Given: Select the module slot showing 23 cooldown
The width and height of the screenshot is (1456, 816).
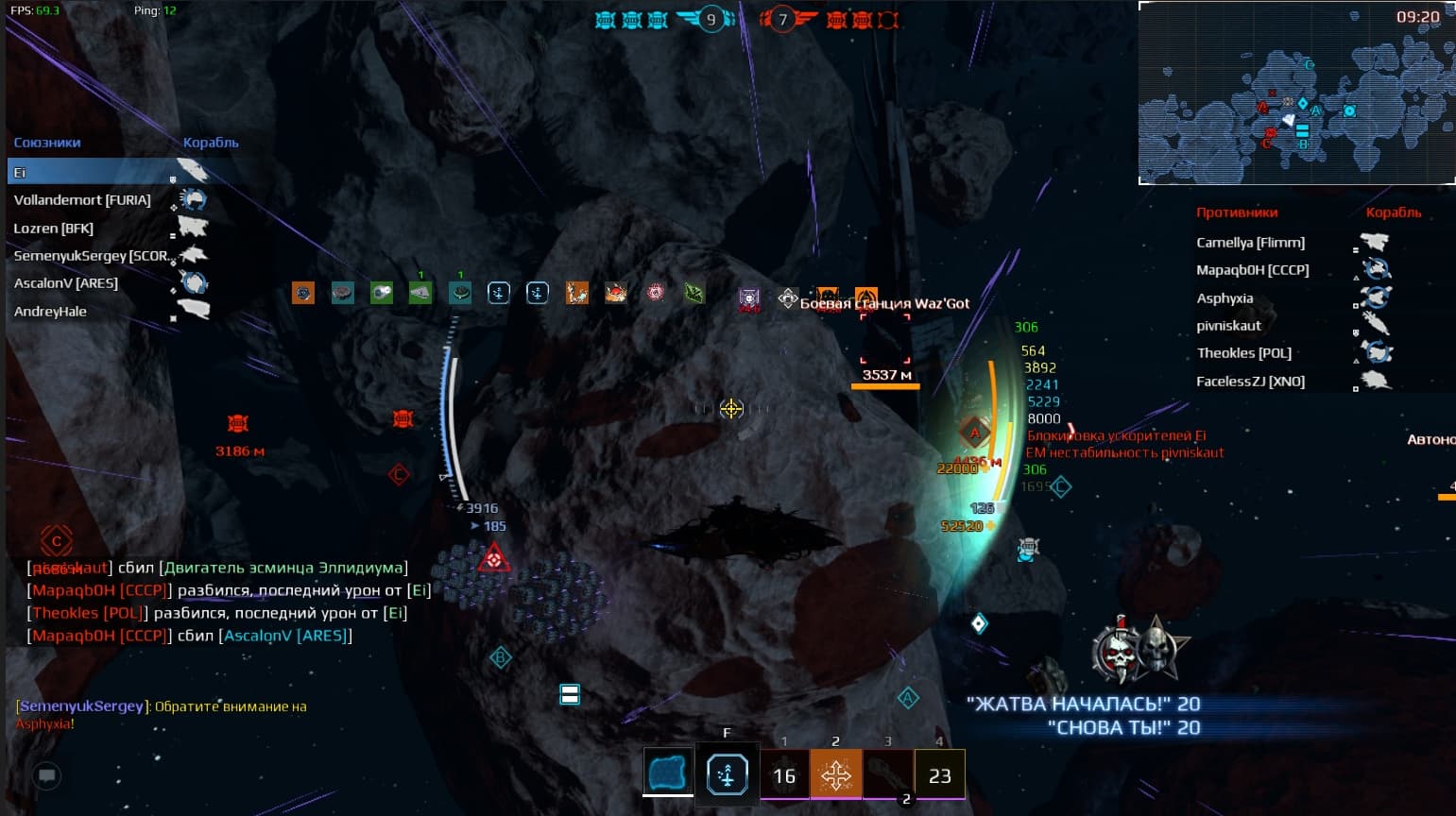Looking at the screenshot, I should [x=939, y=775].
